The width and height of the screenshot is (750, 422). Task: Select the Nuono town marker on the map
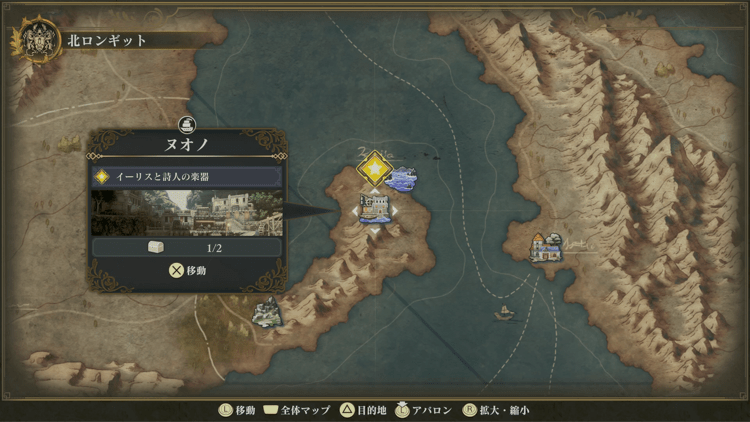[x=375, y=208]
